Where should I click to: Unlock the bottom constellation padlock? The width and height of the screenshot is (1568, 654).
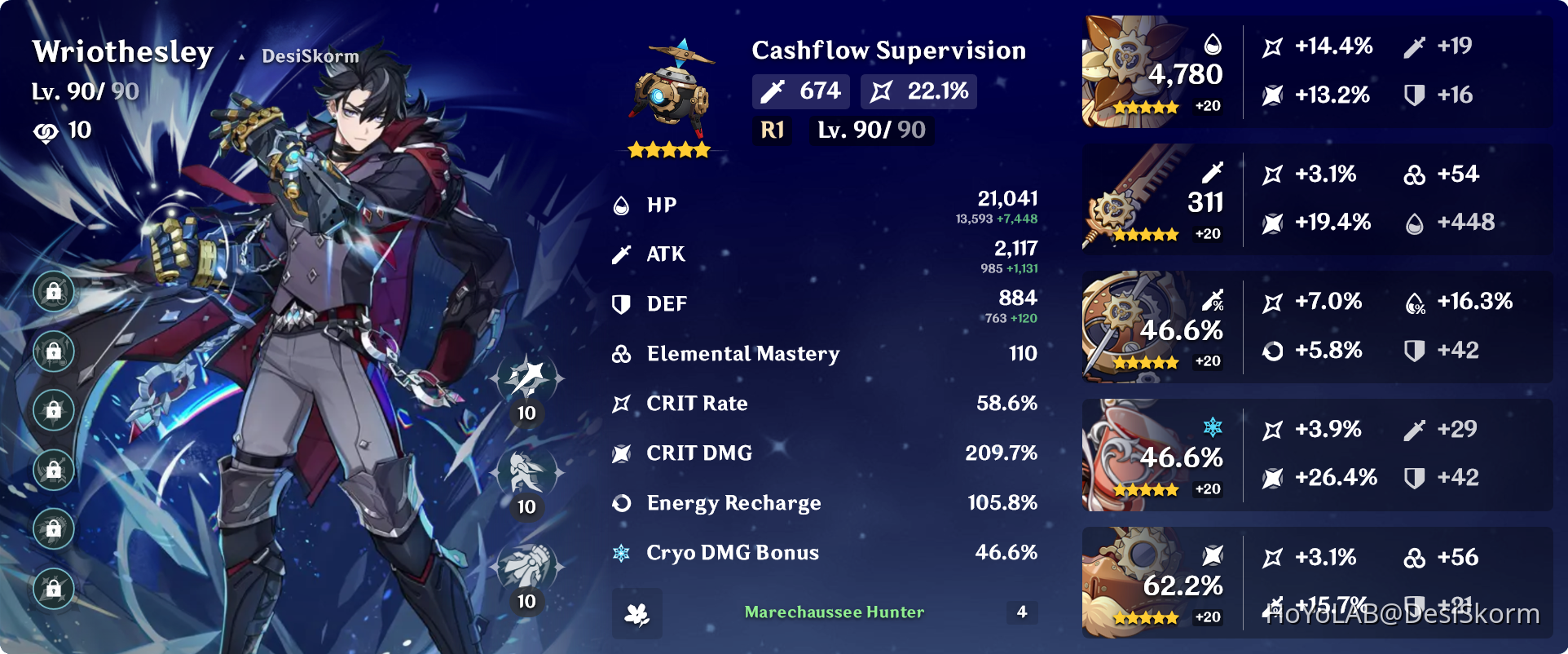click(x=54, y=589)
